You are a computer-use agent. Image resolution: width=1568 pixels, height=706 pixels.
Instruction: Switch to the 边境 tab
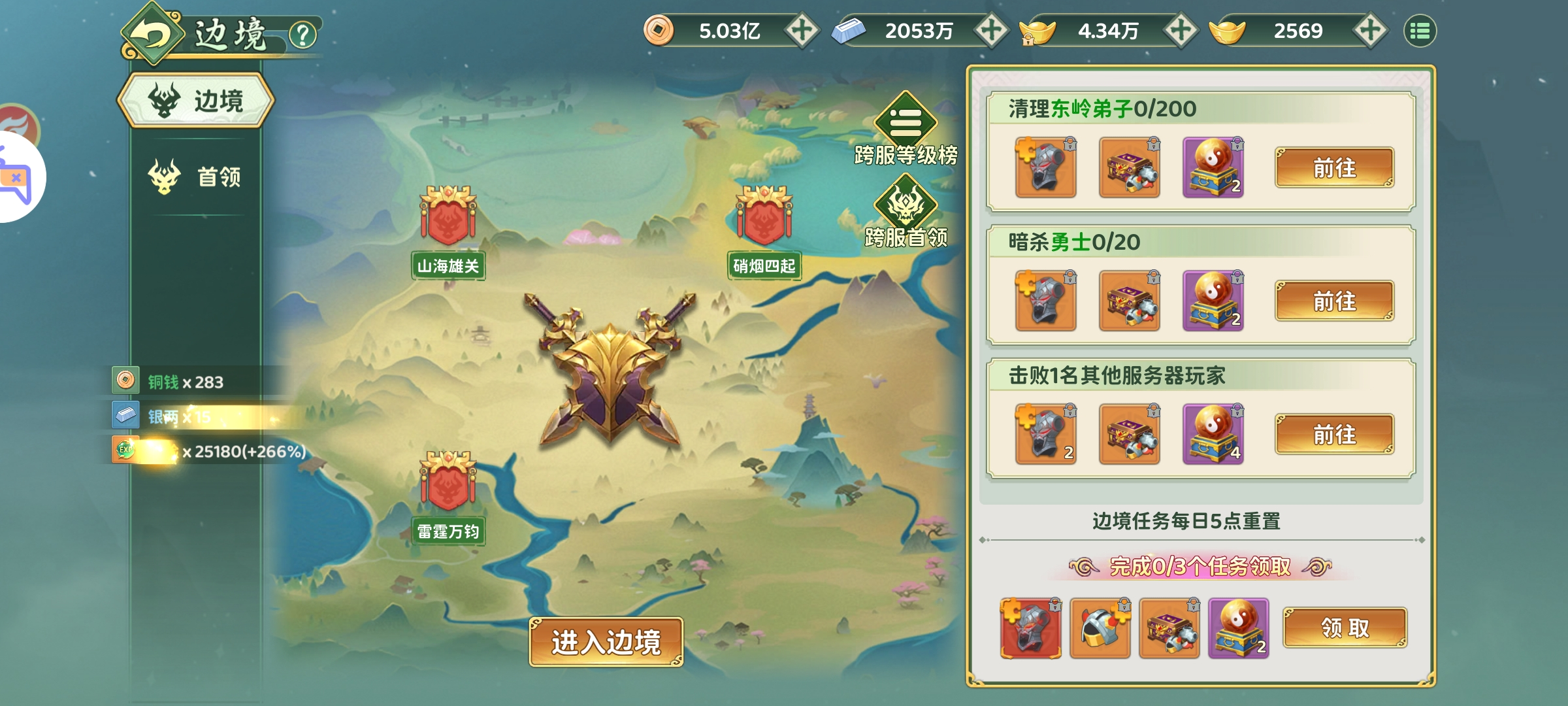pos(196,101)
